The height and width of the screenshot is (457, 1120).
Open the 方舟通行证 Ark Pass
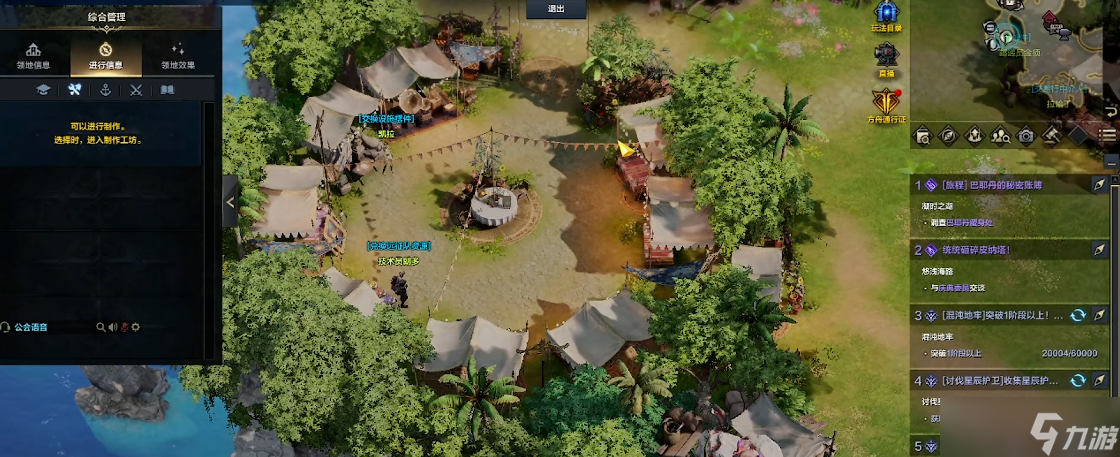click(x=886, y=105)
